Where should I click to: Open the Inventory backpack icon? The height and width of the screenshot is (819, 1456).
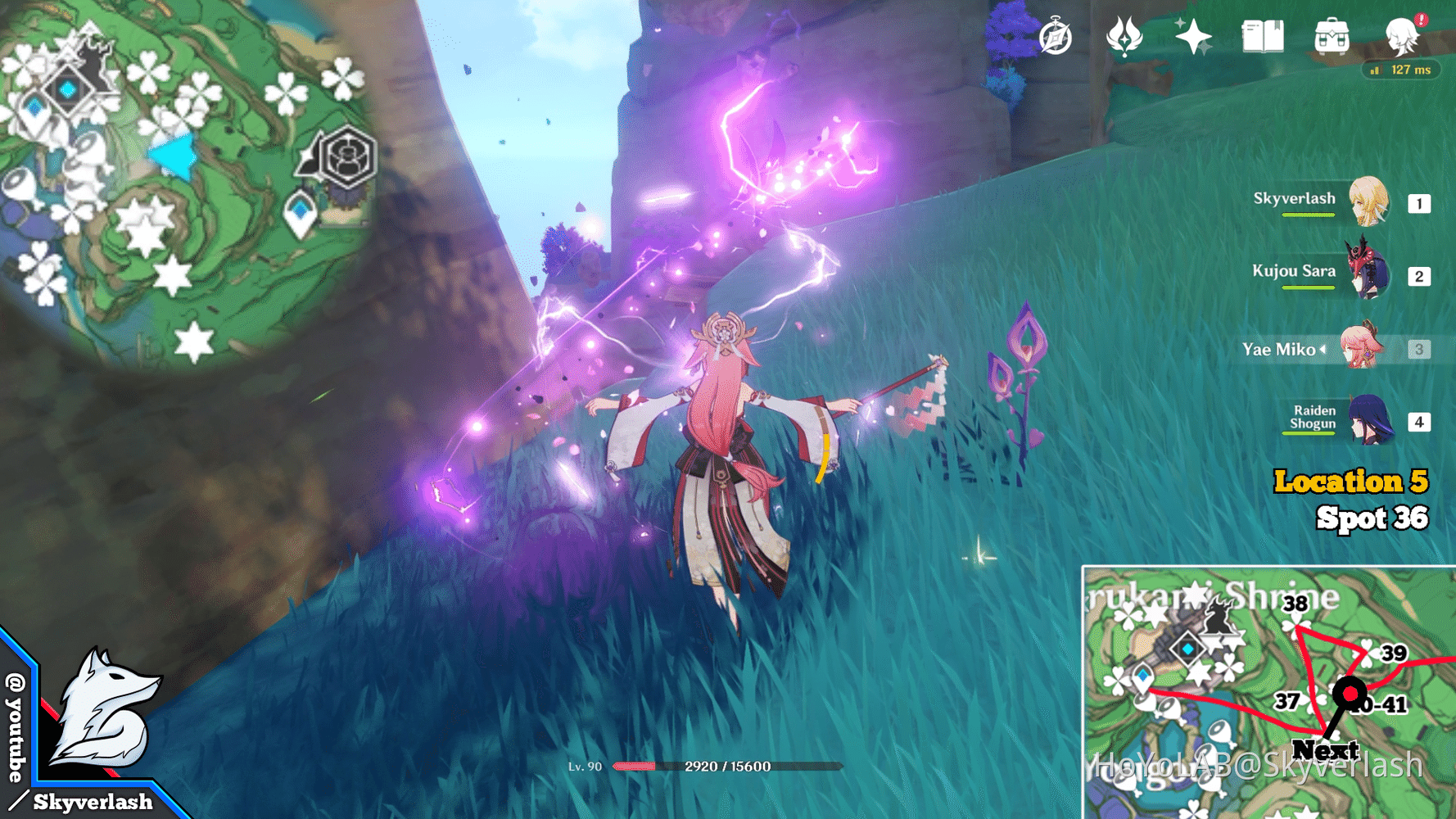tap(1332, 36)
